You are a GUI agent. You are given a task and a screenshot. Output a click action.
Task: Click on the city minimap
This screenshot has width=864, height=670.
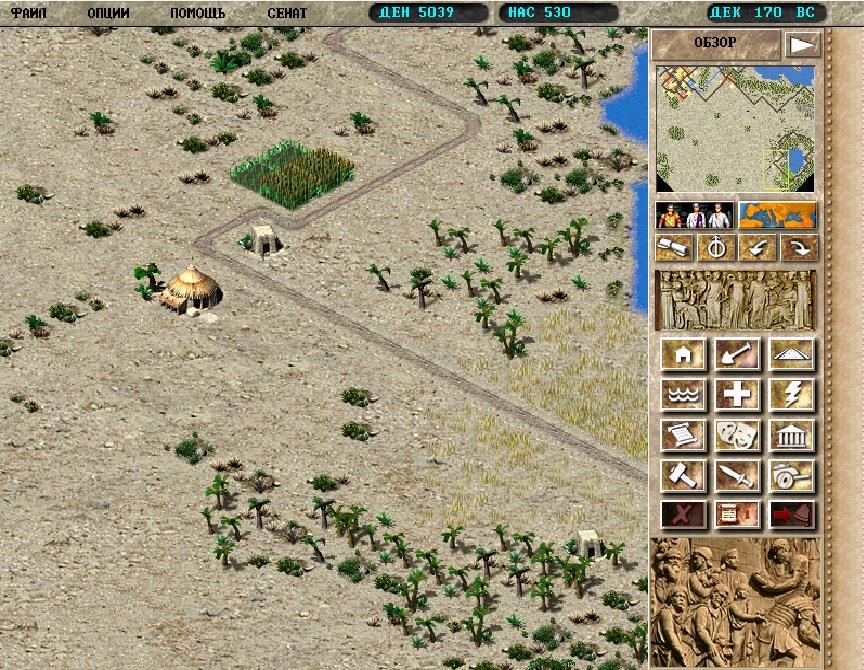coord(736,128)
